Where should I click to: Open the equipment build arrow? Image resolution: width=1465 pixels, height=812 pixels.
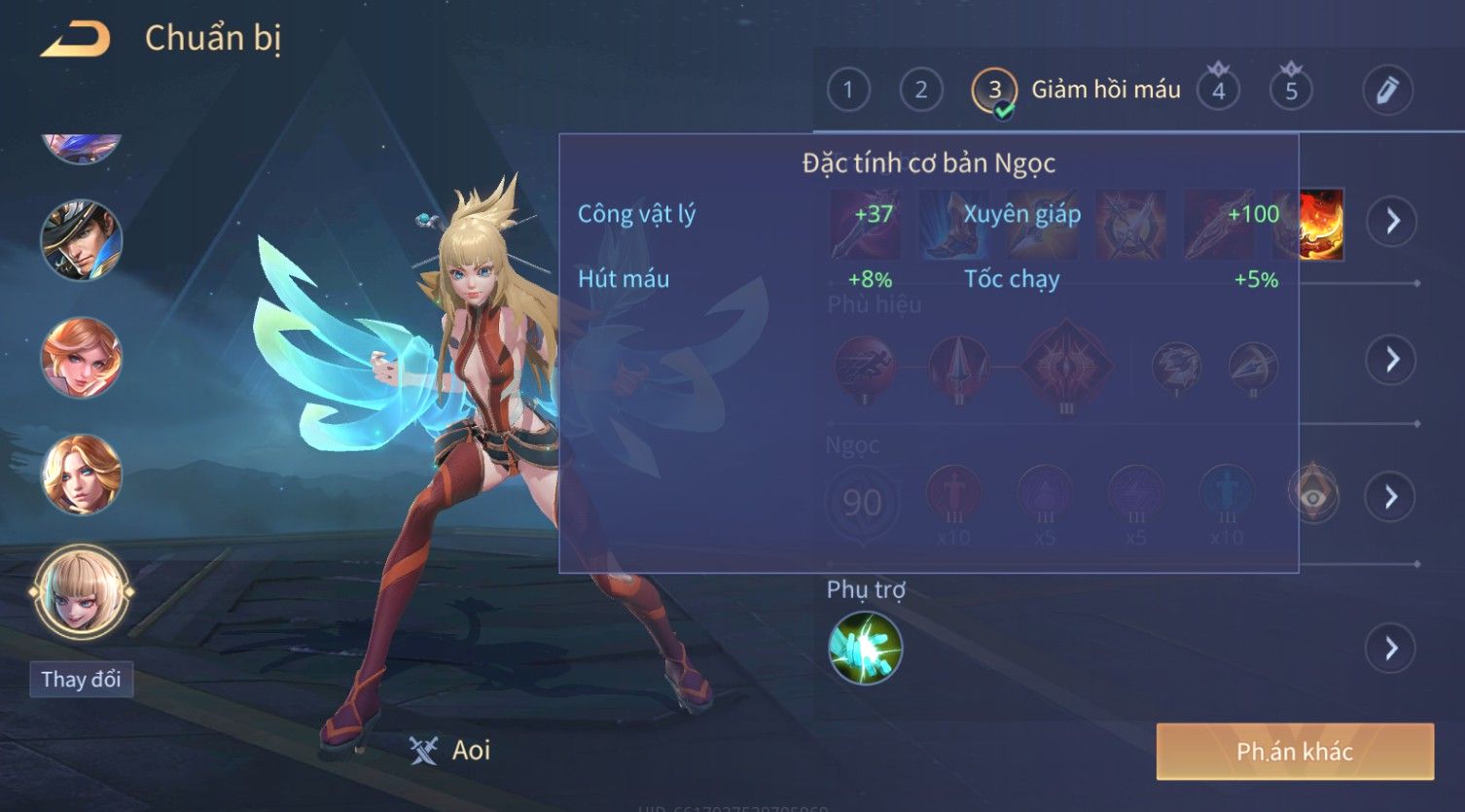pyautogui.click(x=1392, y=222)
